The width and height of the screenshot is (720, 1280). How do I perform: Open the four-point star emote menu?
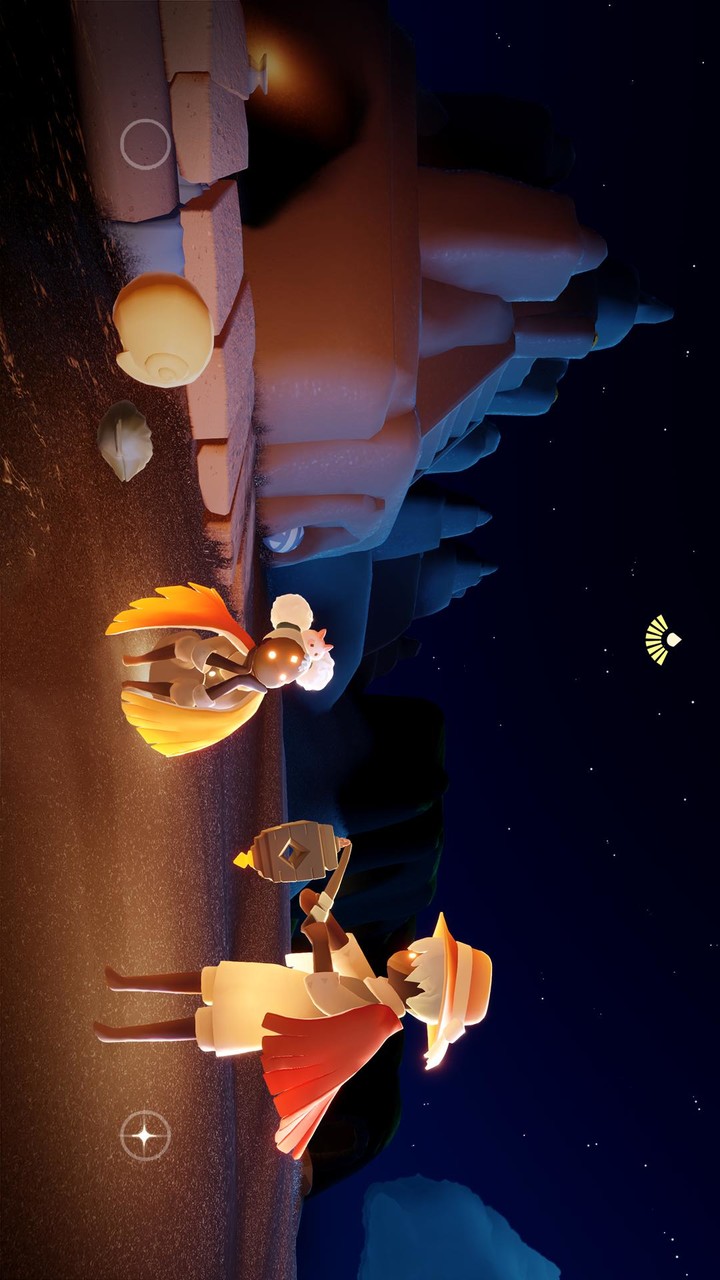(x=145, y=1135)
